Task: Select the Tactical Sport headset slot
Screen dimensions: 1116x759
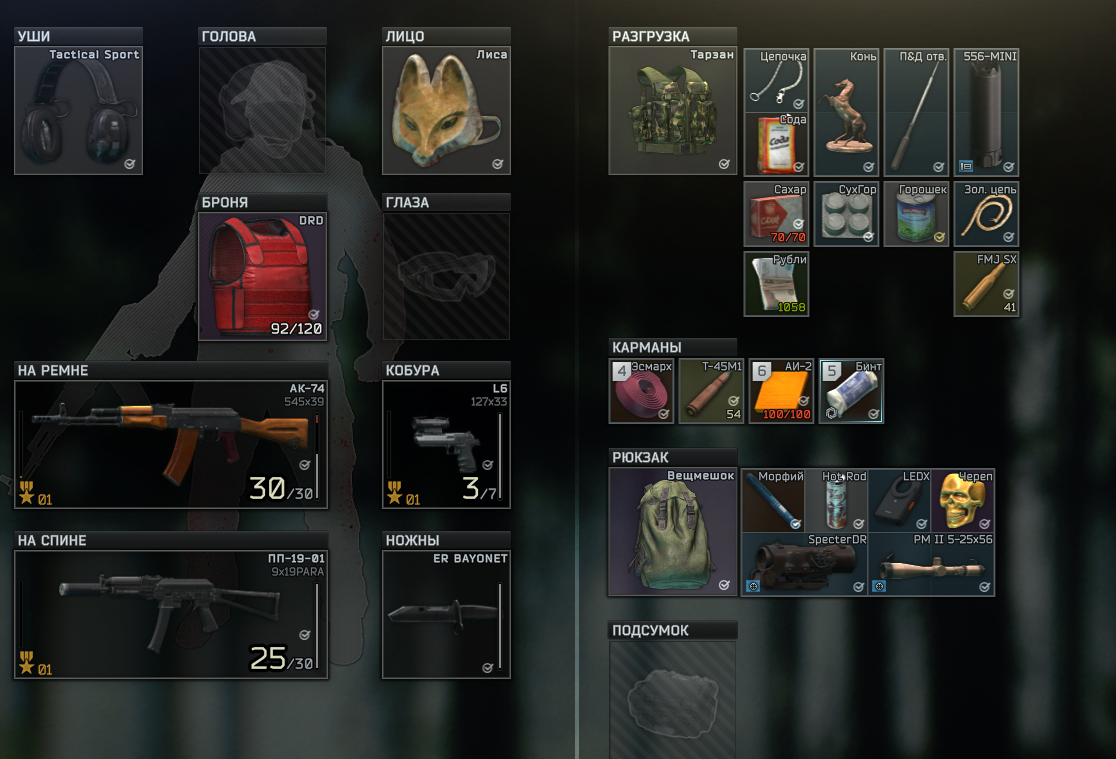Action: click(x=78, y=112)
